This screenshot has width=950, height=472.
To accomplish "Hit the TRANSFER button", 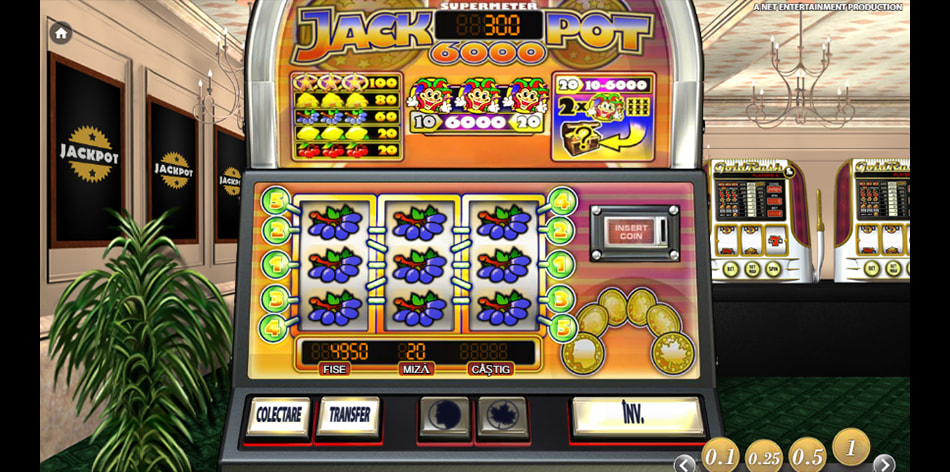I will [x=349, y=416].
